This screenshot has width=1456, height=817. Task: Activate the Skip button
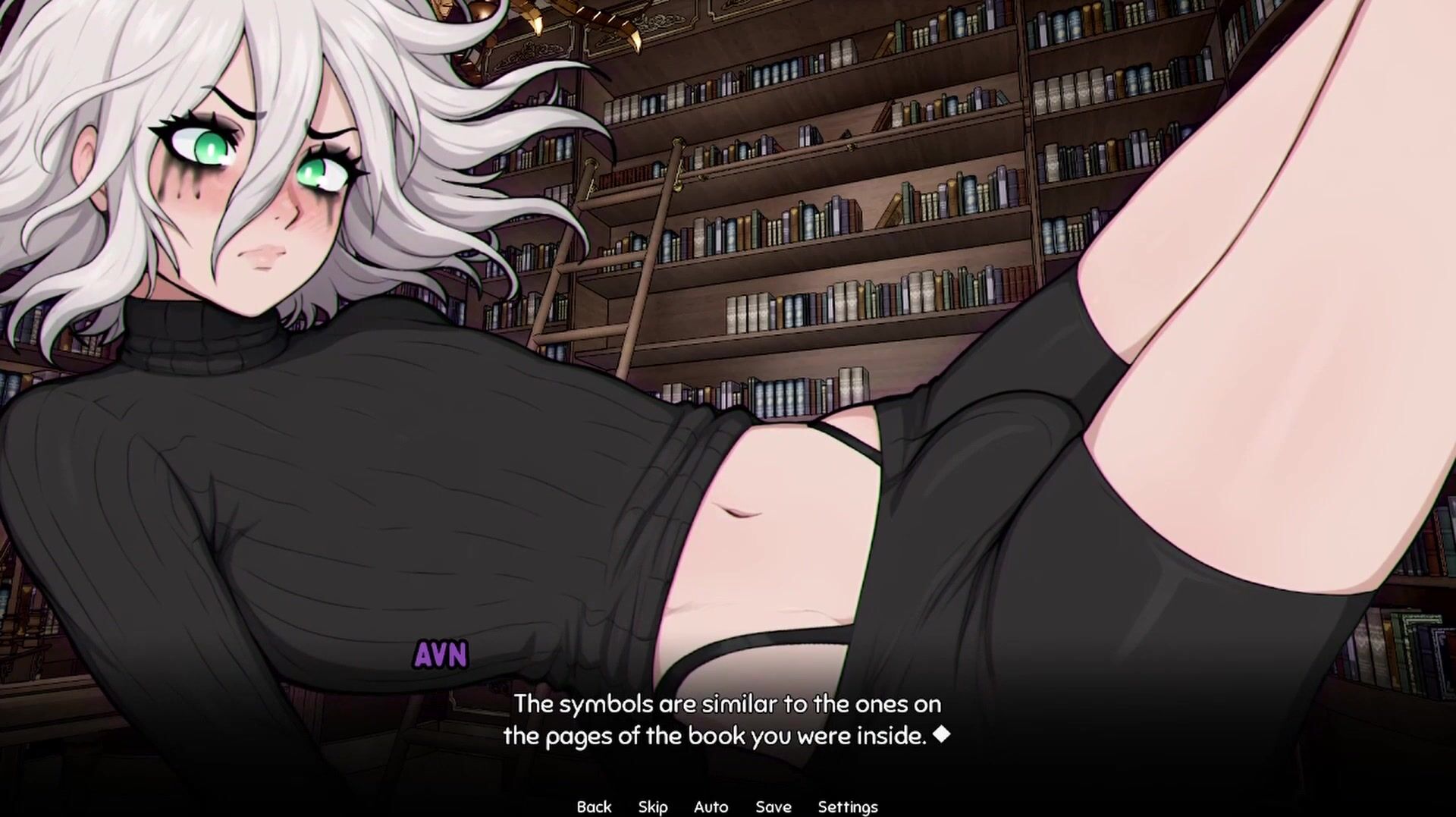(x=652, y=806)
